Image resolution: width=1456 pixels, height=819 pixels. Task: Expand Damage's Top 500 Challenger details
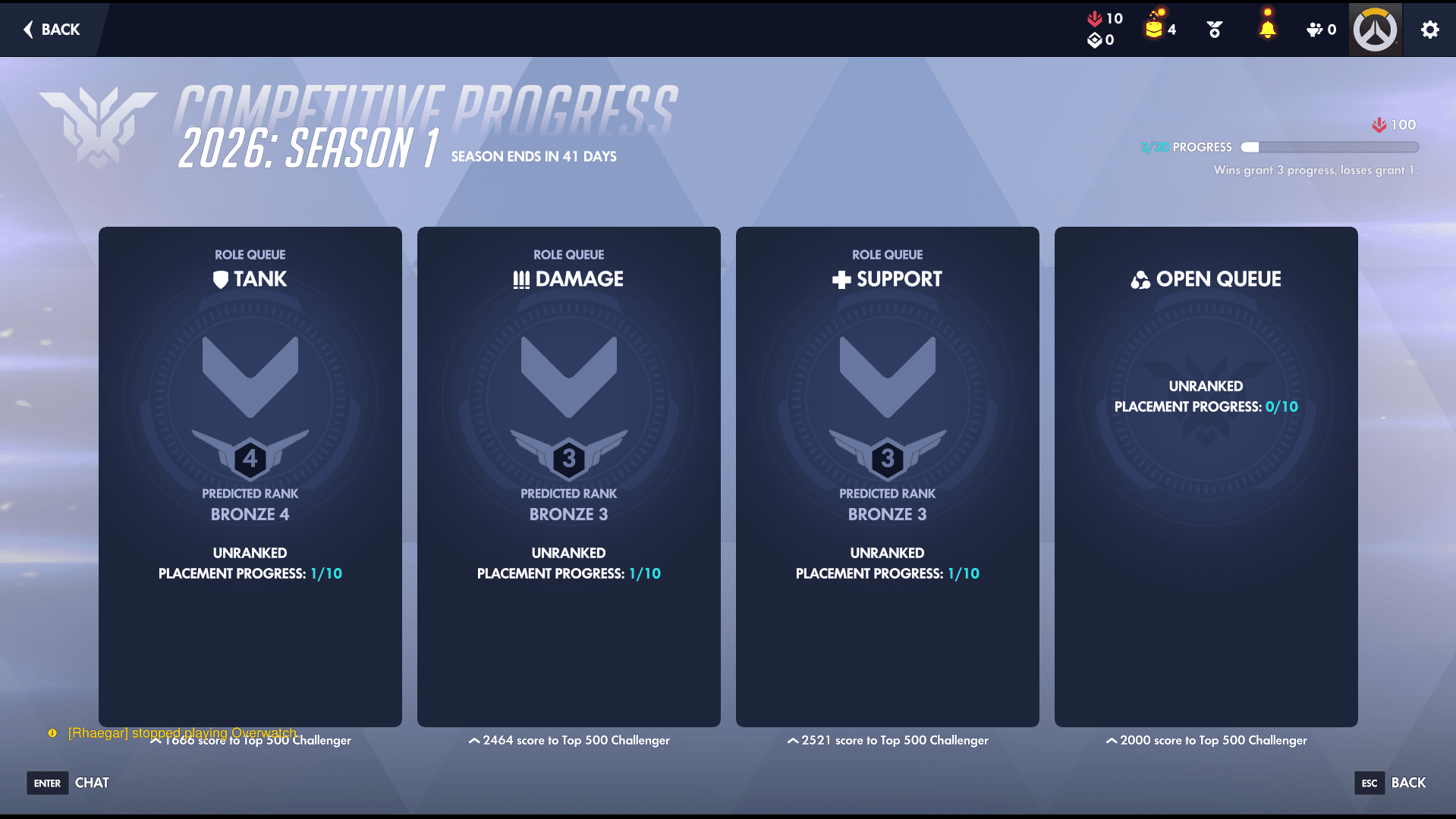click(x=569, y=740)
